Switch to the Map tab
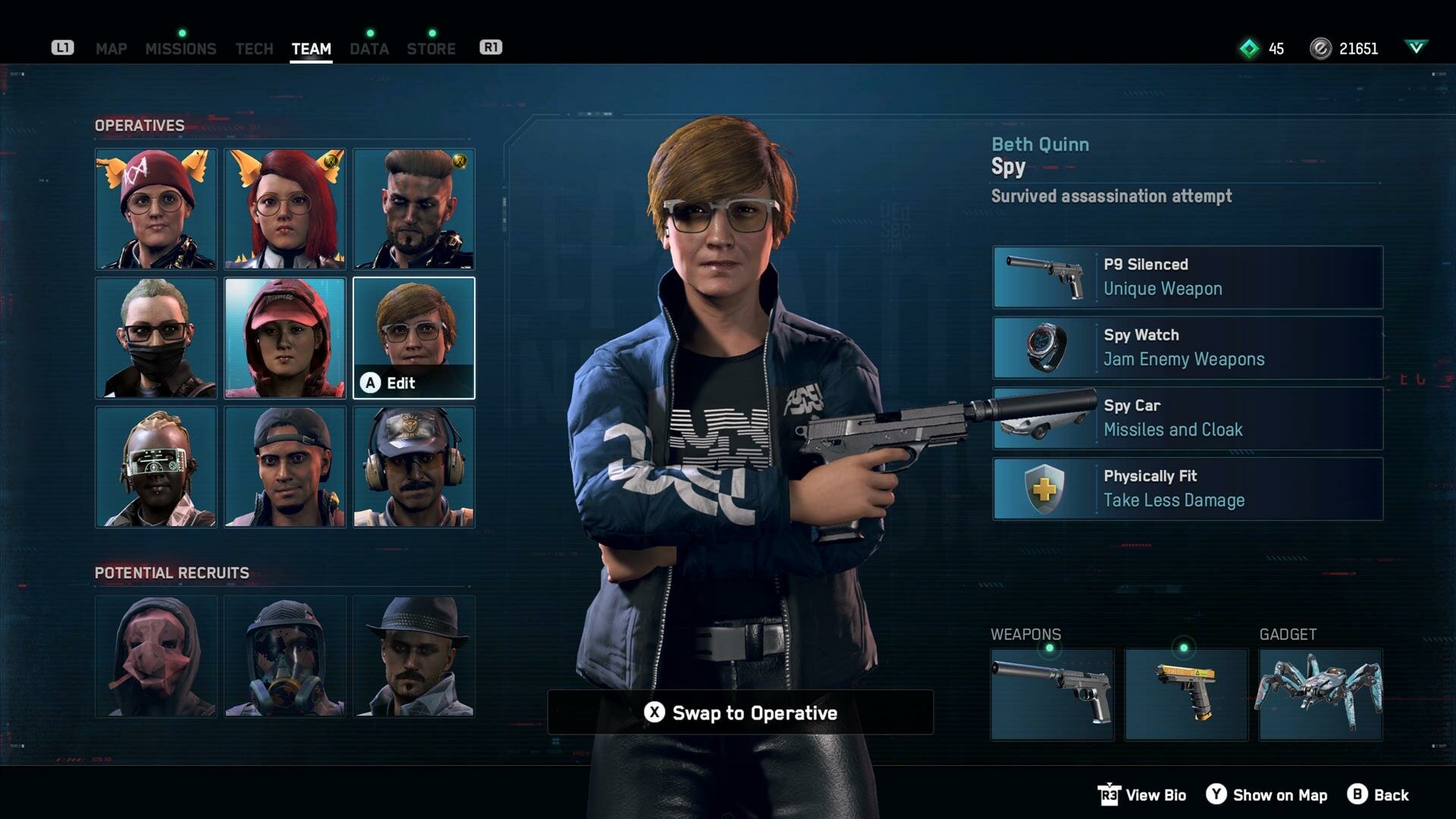The width and height of the screenshot is (1456, 819). coord(111,49)
